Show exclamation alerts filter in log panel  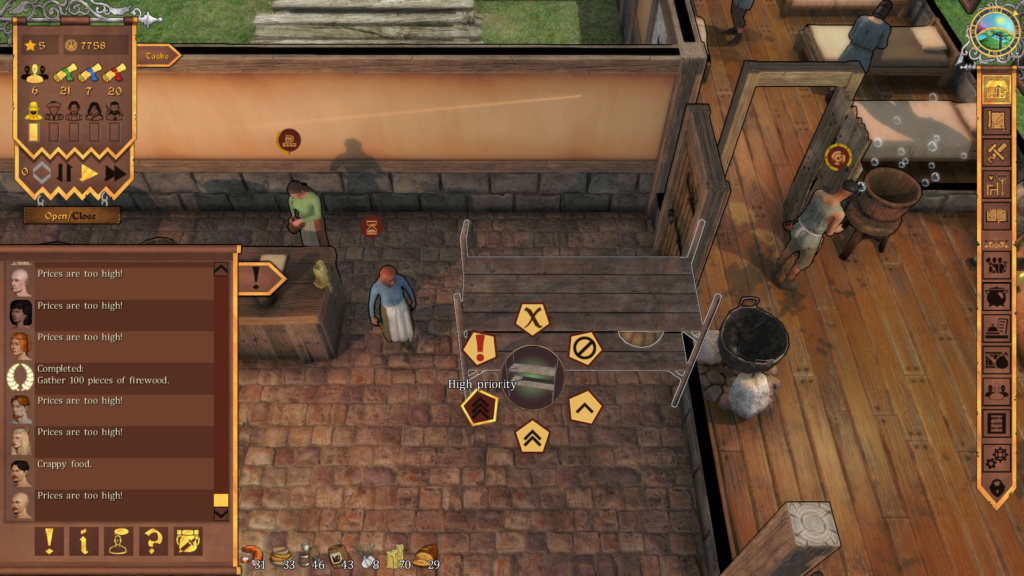(x=48, y=541)
